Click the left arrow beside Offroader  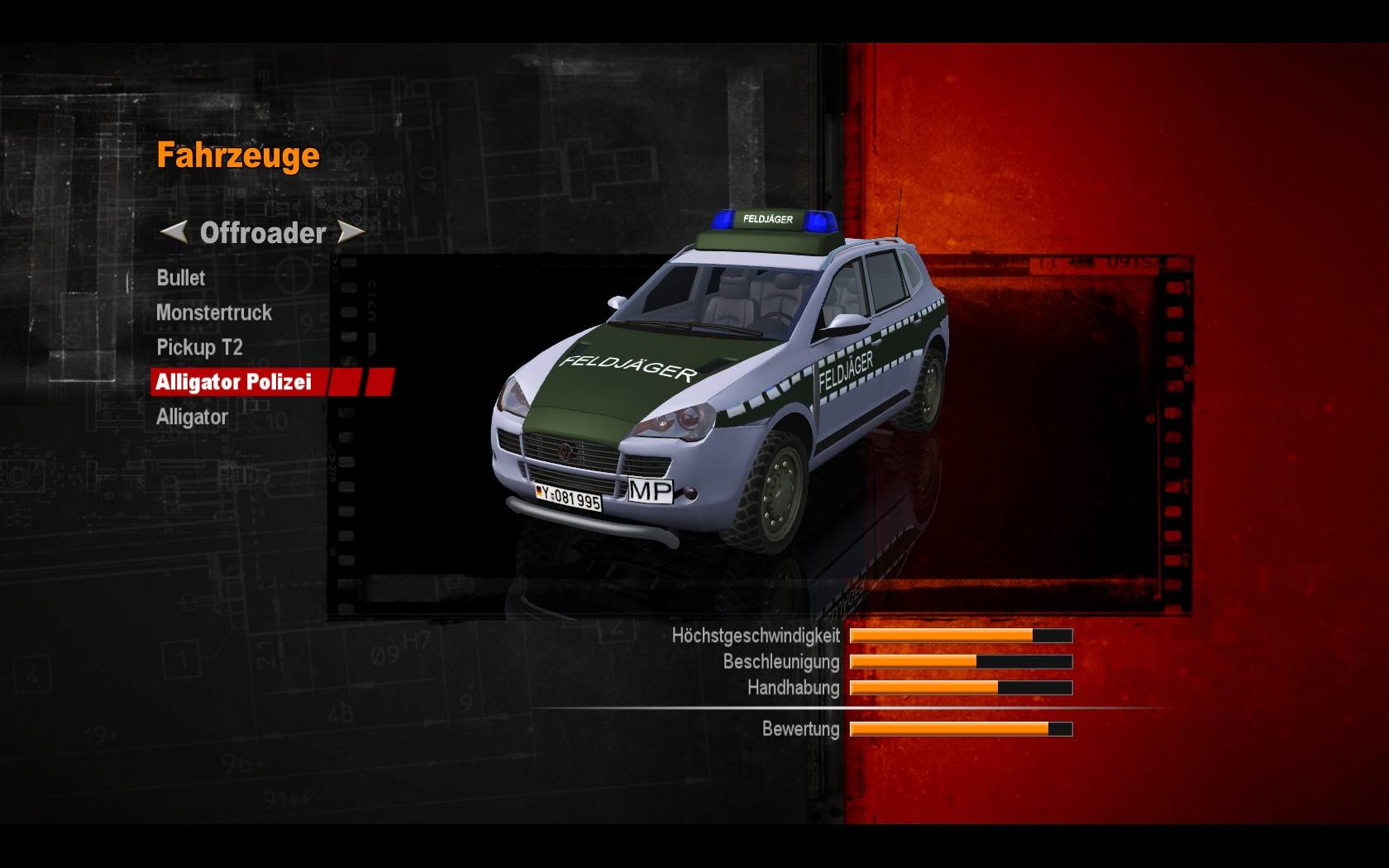[x=173, y=232]
